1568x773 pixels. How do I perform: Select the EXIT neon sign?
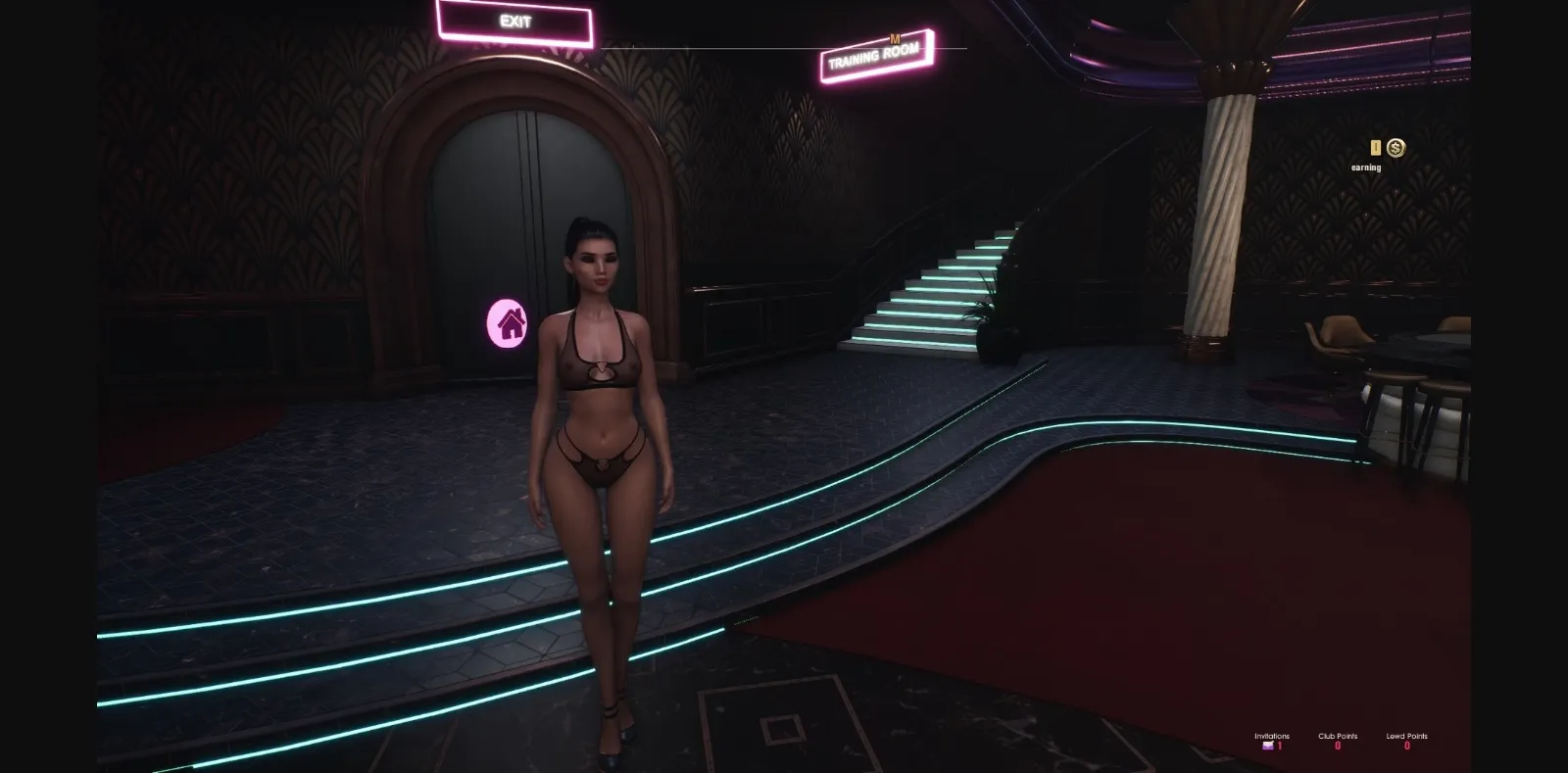click(x=514, y=21)
